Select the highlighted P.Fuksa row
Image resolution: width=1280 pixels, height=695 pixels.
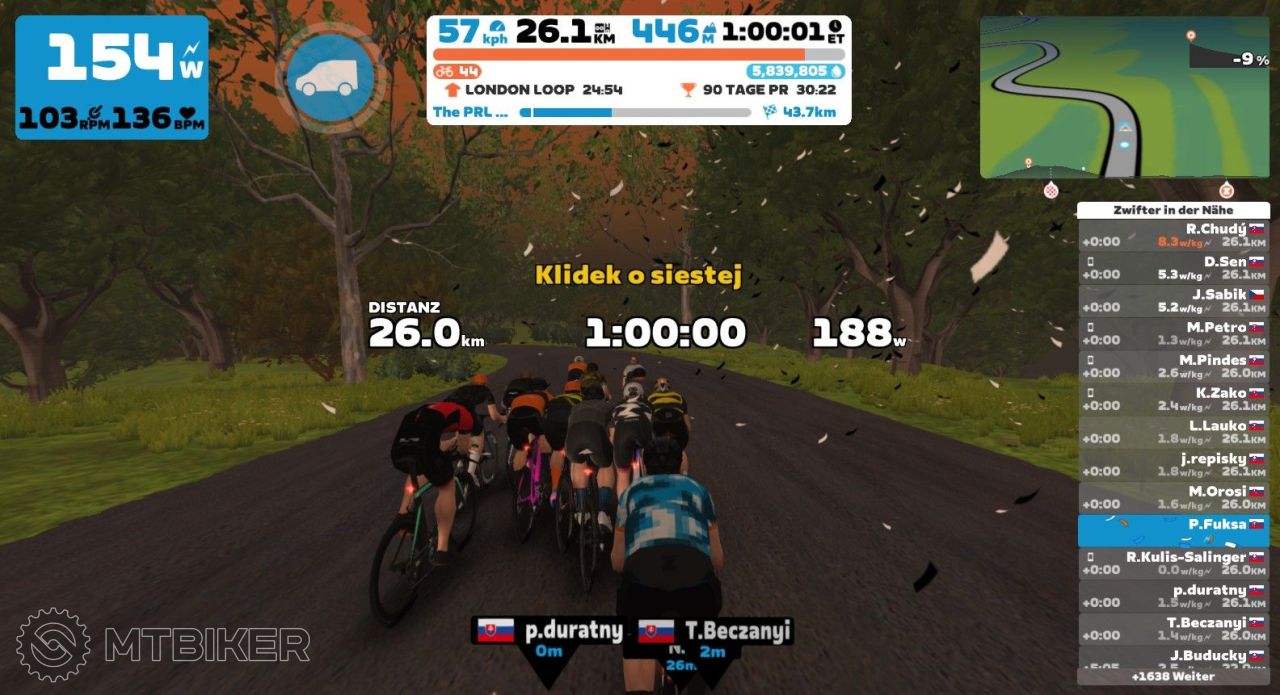[1173, 530]
